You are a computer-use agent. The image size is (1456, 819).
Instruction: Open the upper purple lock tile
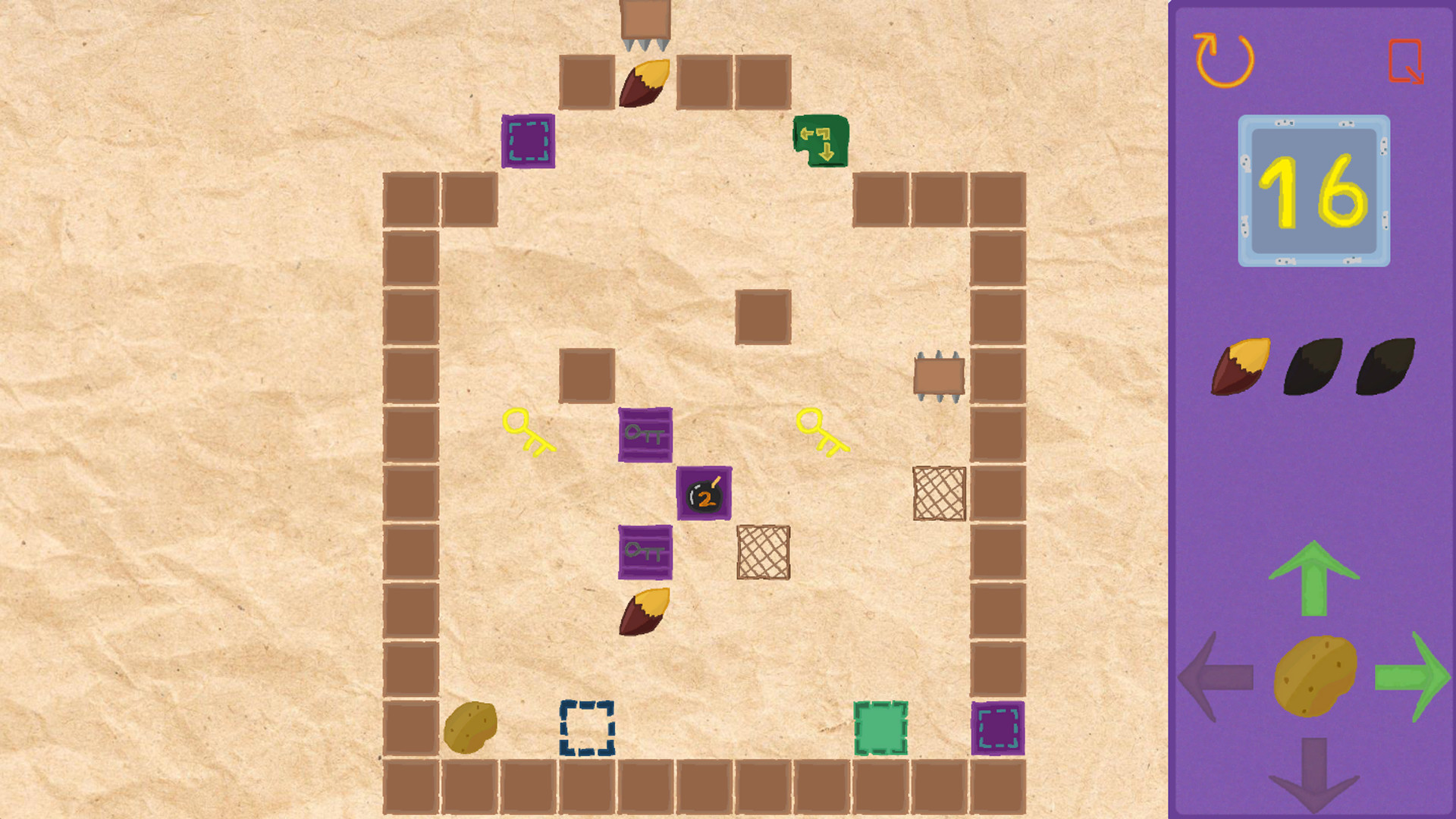(645, 436)
